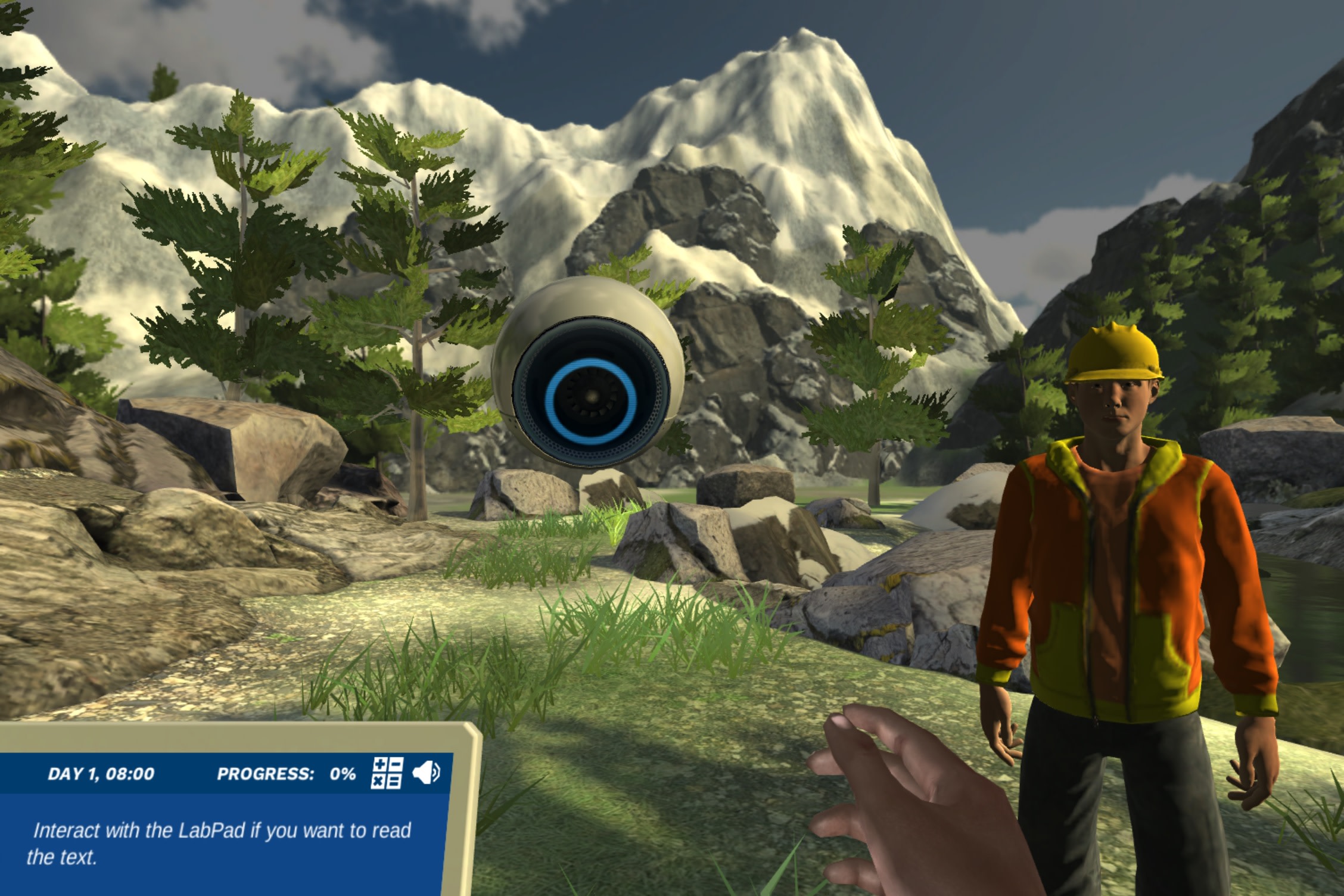Viewport: 1344px width, 896px height.
Task: Click the plus symbol on the calculator icon
Action: point(379,764)
